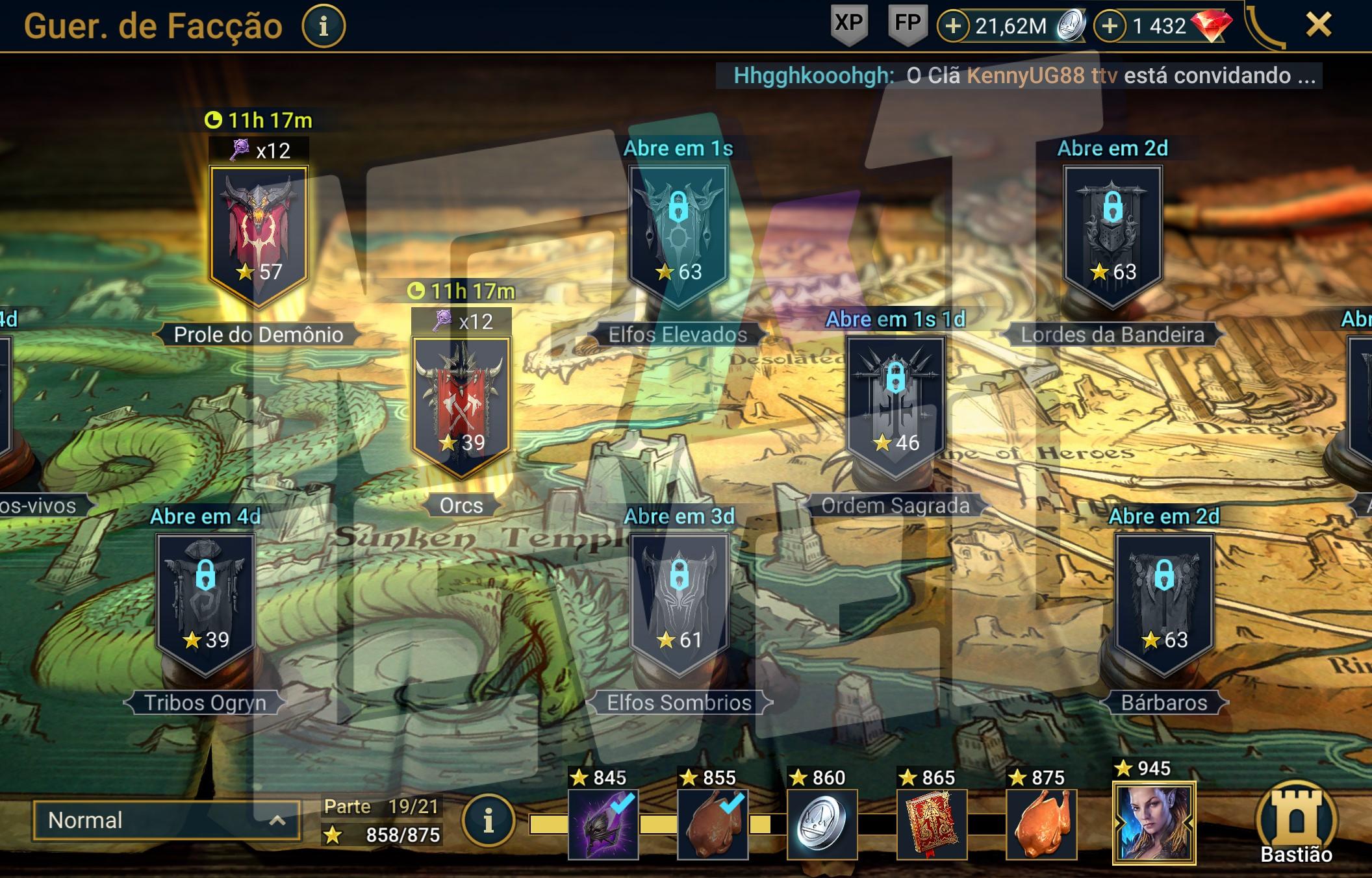Click the XP boost badge
This screenshot has height=878, width=1372.
pos(848,25)
